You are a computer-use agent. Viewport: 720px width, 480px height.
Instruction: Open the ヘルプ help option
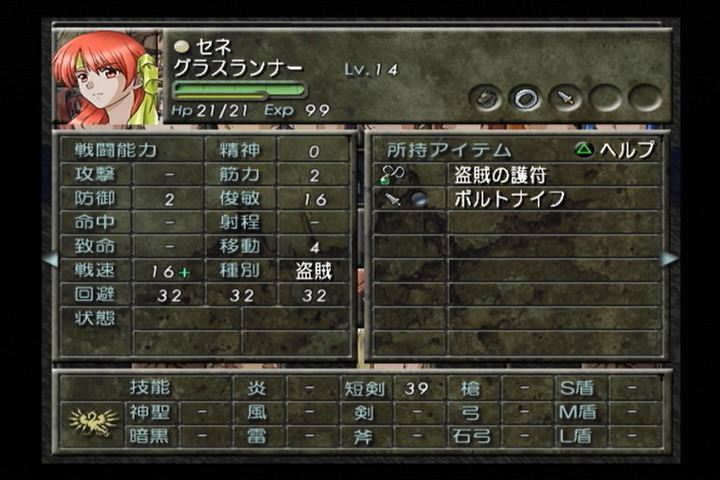pos(615,149)
